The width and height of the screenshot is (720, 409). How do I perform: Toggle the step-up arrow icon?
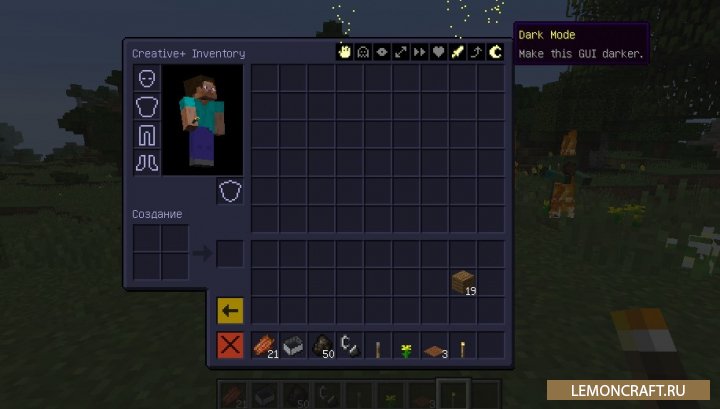(475, 53)
